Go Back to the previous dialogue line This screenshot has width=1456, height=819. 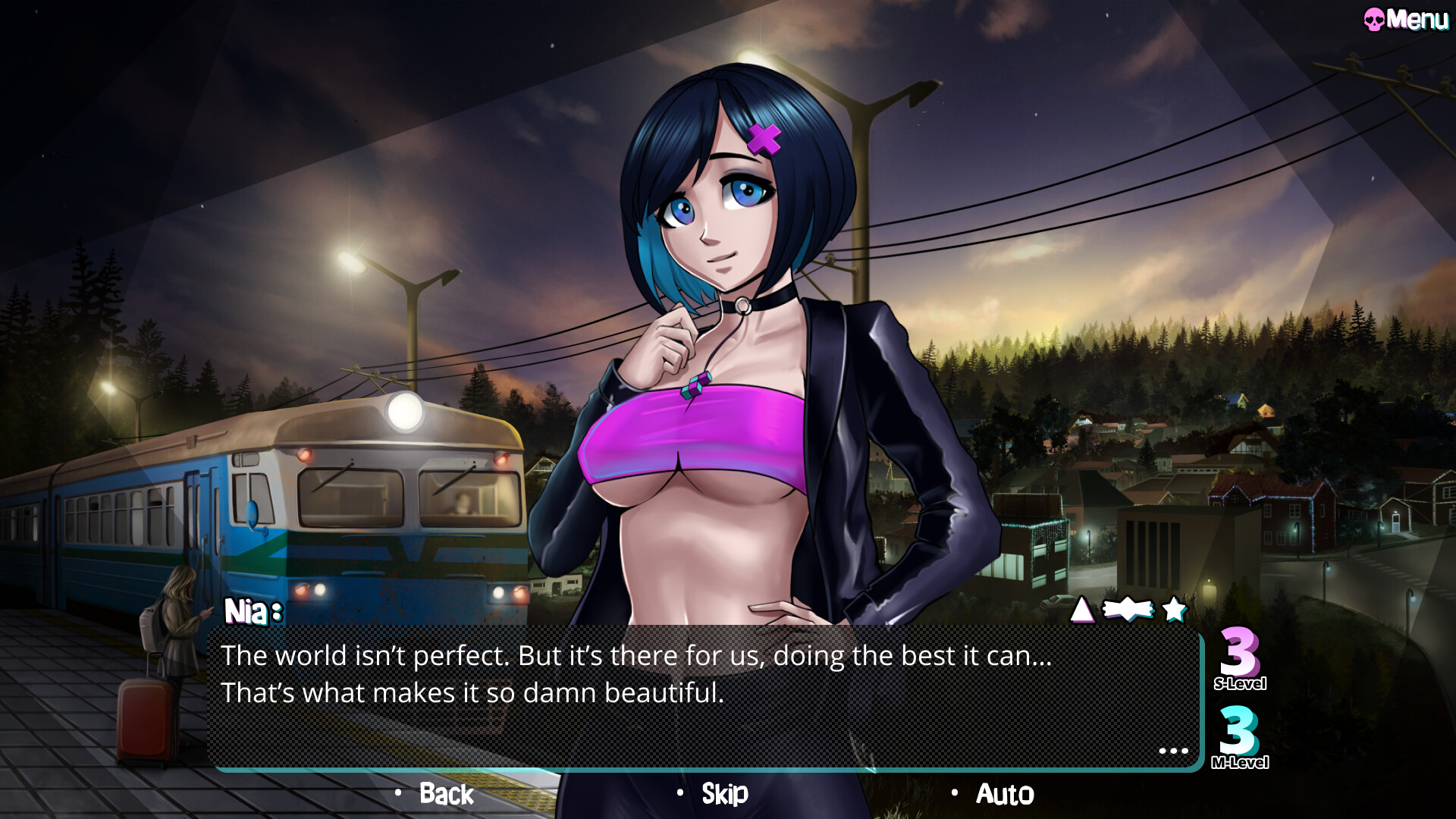[x=446, y=794]
